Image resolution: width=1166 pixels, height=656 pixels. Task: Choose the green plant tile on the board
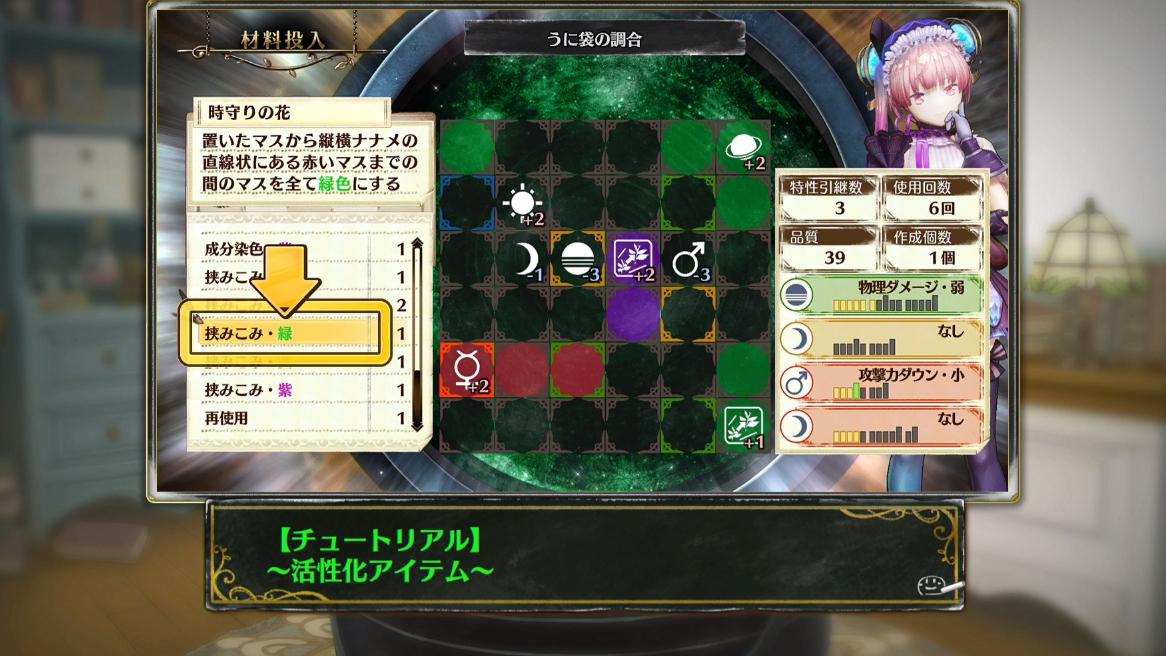click(742, 425)
